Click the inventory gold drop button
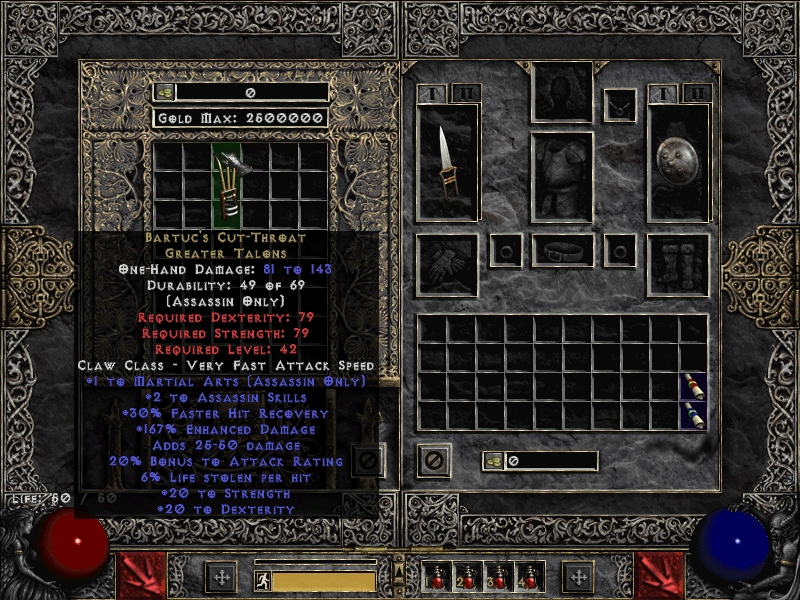The image size is (800, 600). click(x=493, y=461)
